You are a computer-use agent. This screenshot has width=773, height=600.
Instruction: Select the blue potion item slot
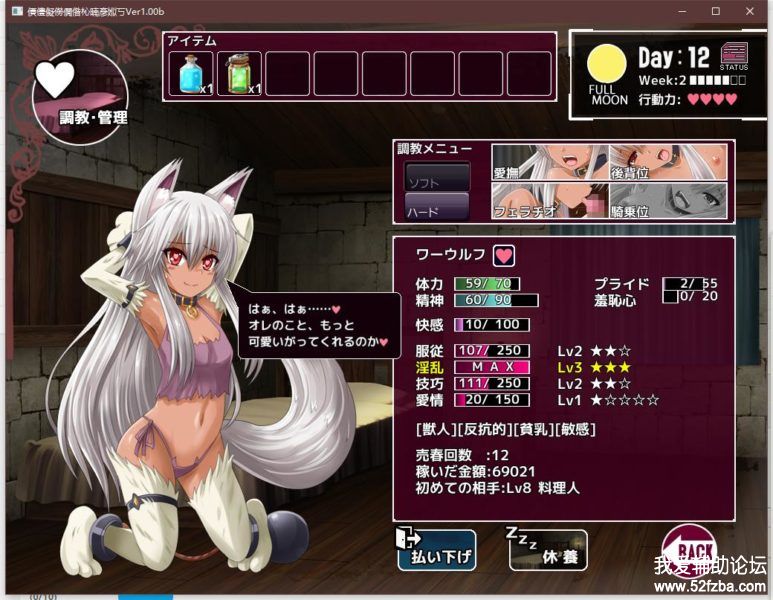pos(191,73)
